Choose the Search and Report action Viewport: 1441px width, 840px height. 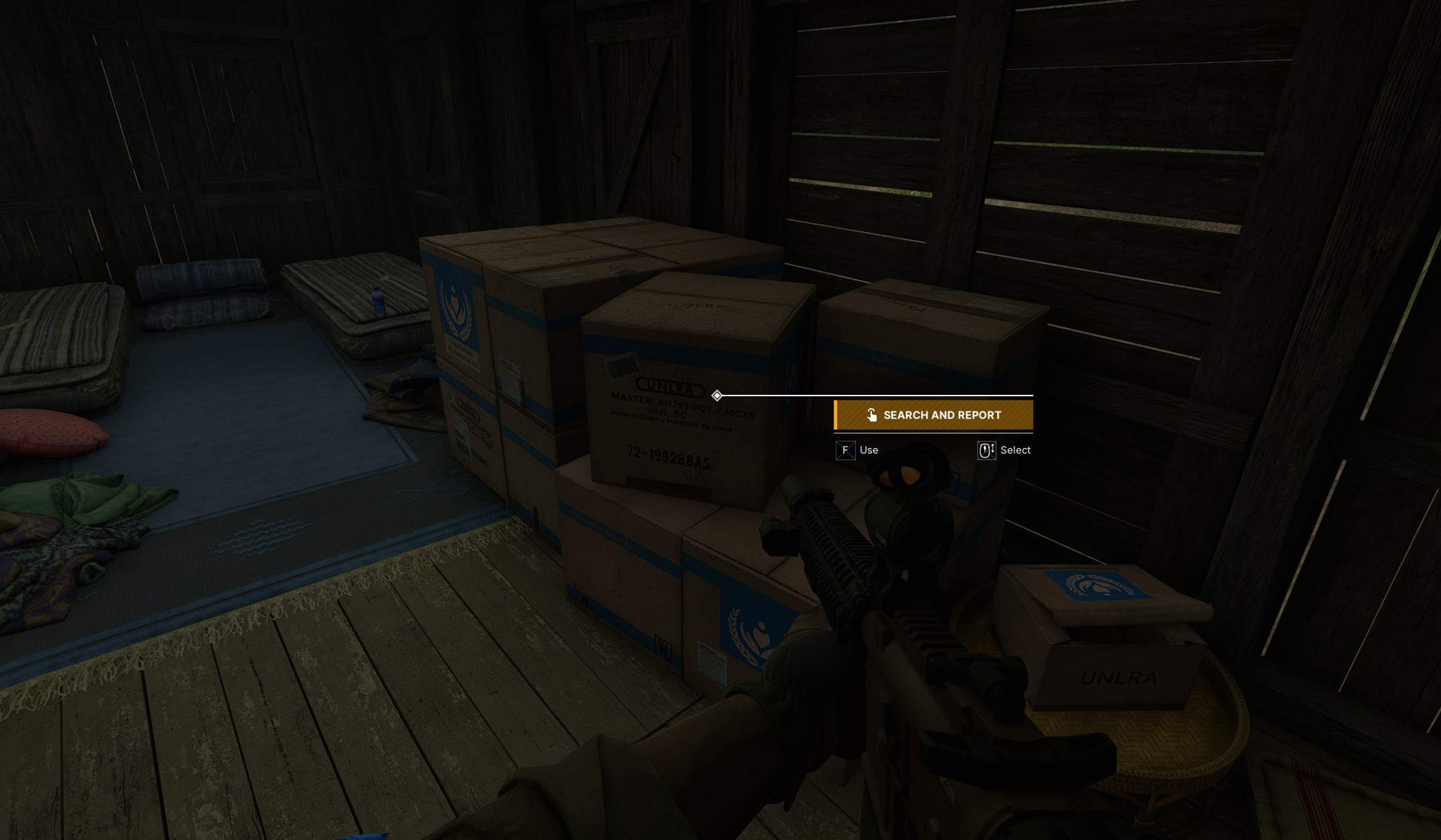click(x=934, y=416)
